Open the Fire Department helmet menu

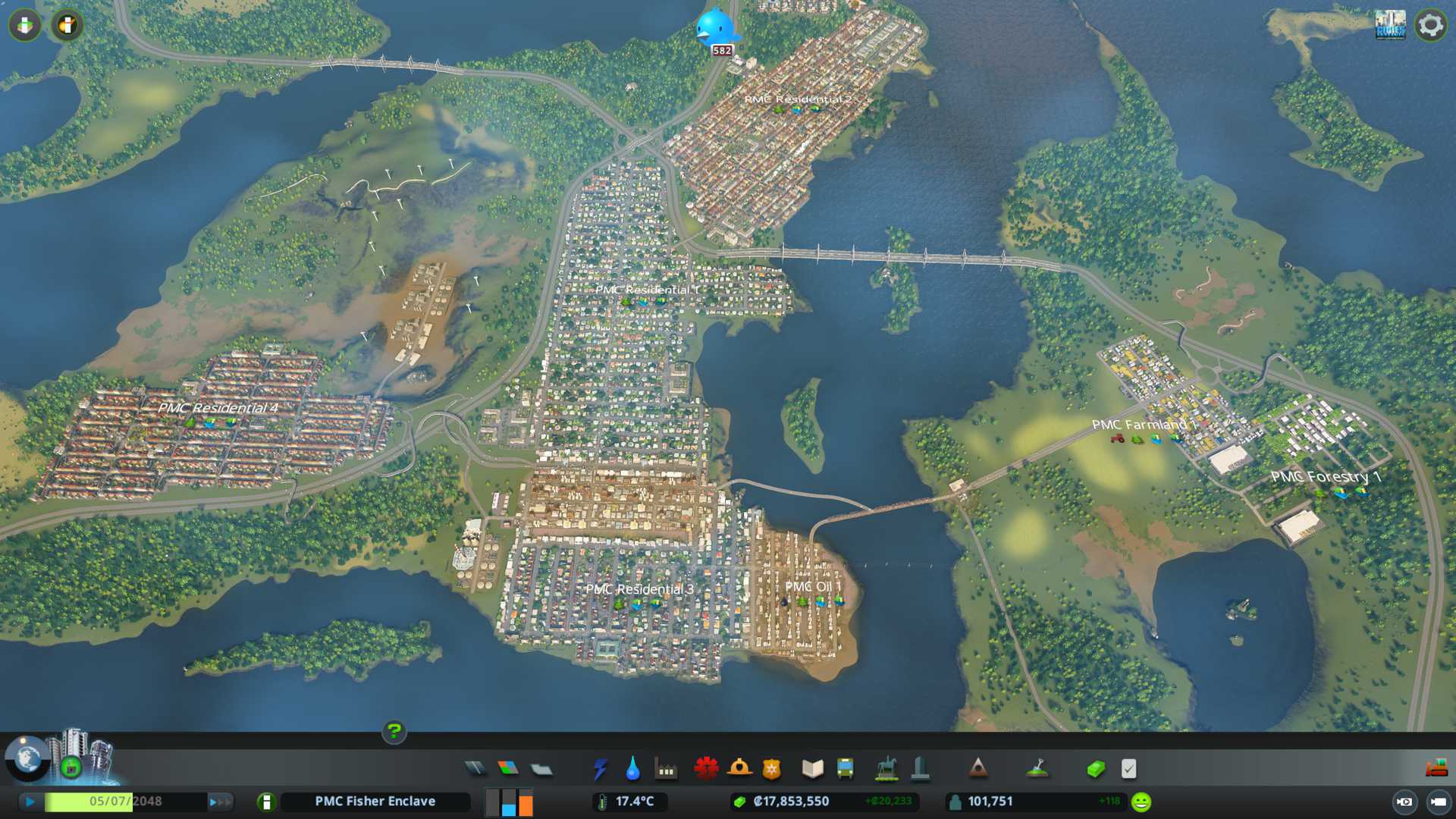pyautogui.click(x=739, y=769)
